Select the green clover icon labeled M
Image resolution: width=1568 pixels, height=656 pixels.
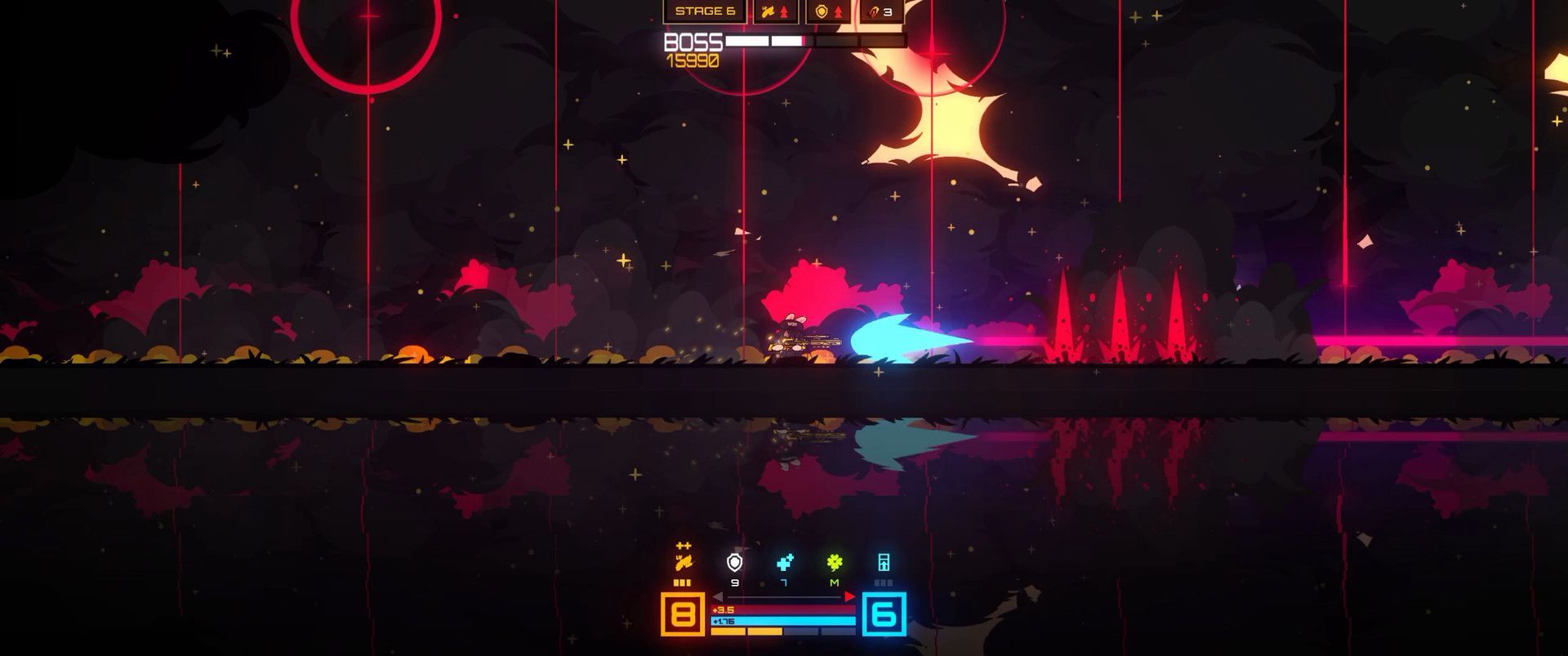coord(834,563)
